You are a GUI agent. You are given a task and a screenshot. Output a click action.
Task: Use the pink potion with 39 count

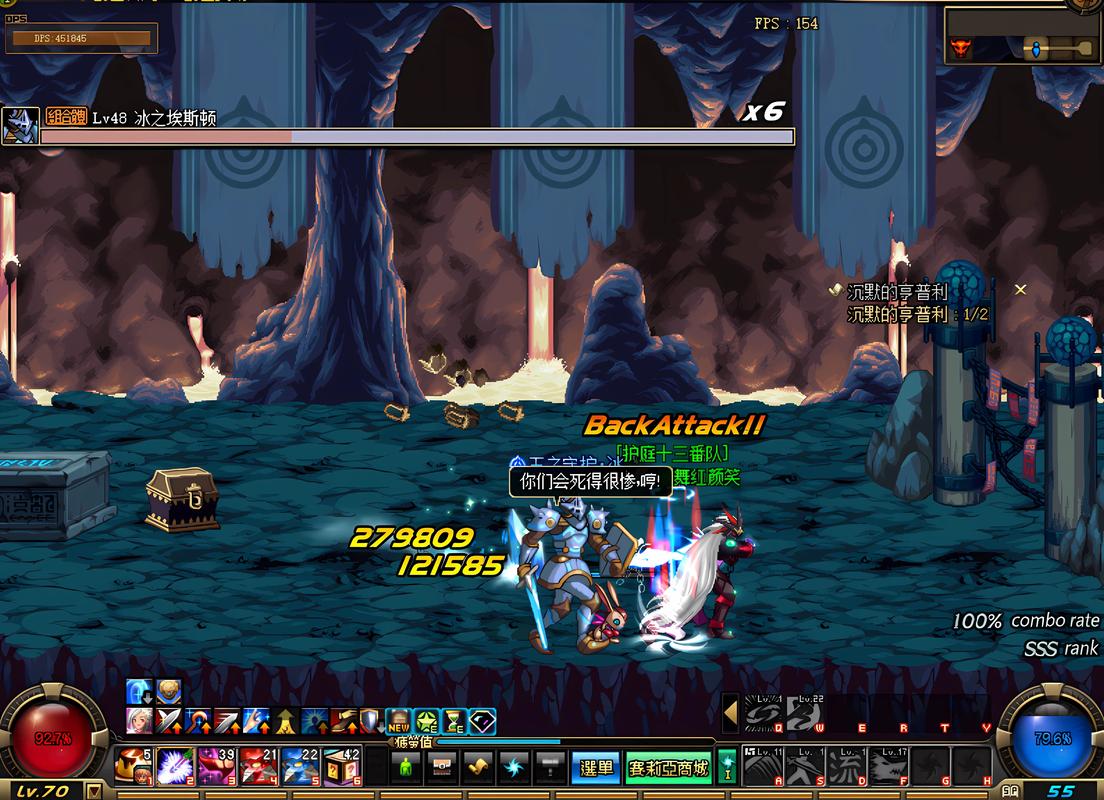(216, 767)
